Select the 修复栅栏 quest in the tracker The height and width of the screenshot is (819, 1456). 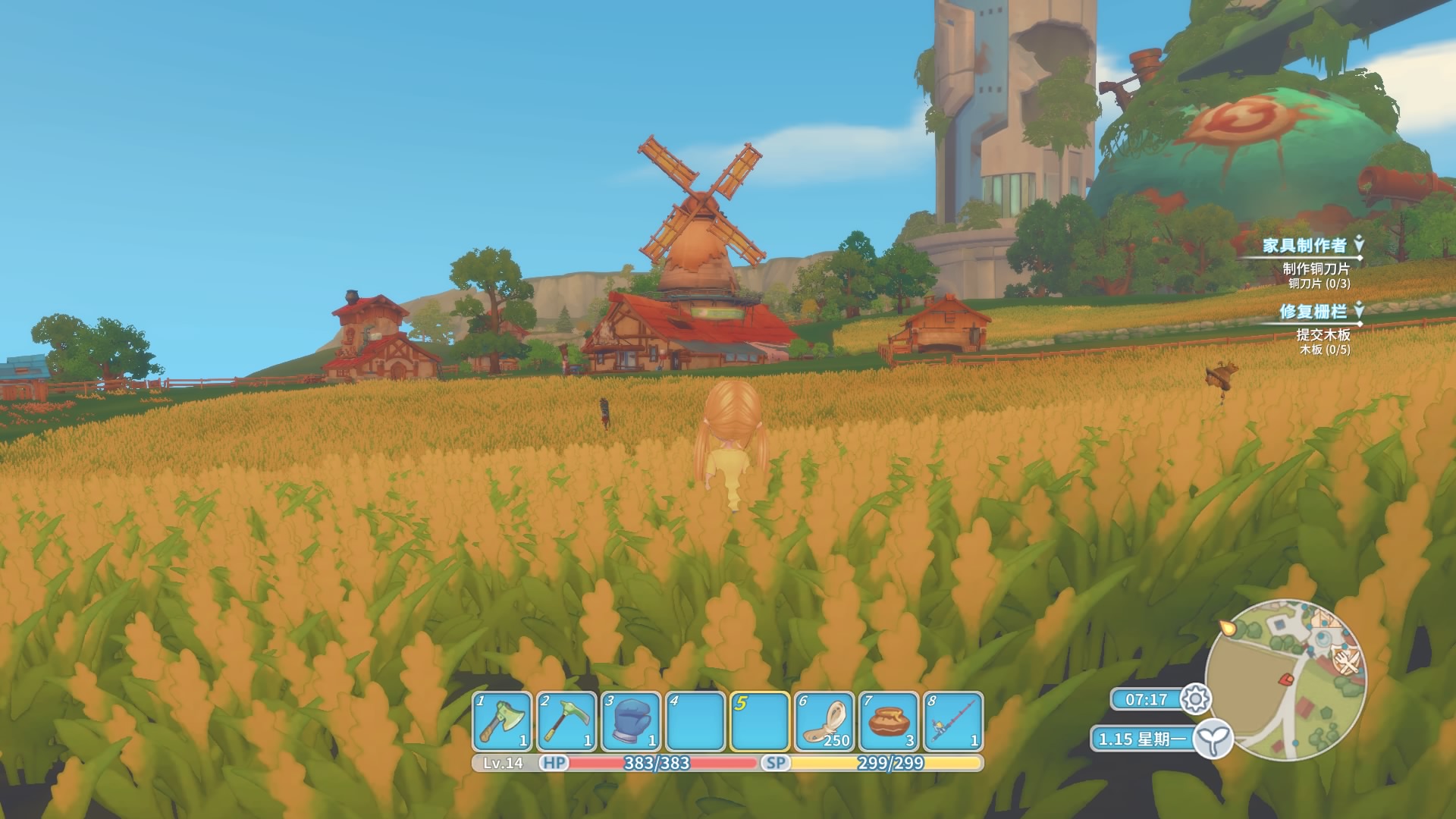[x=1313, y=311]
